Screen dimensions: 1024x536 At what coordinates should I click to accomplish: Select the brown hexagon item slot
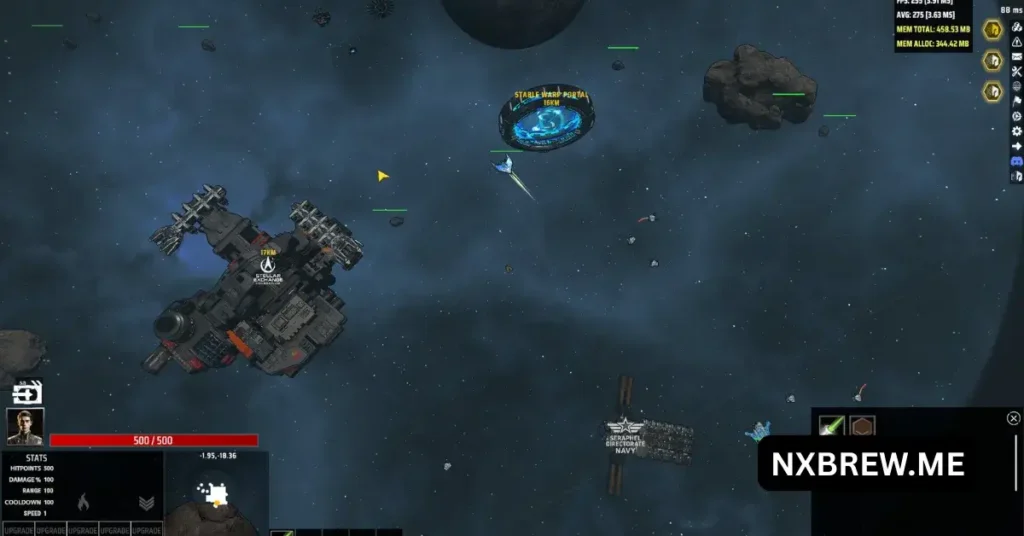(862, 427)
